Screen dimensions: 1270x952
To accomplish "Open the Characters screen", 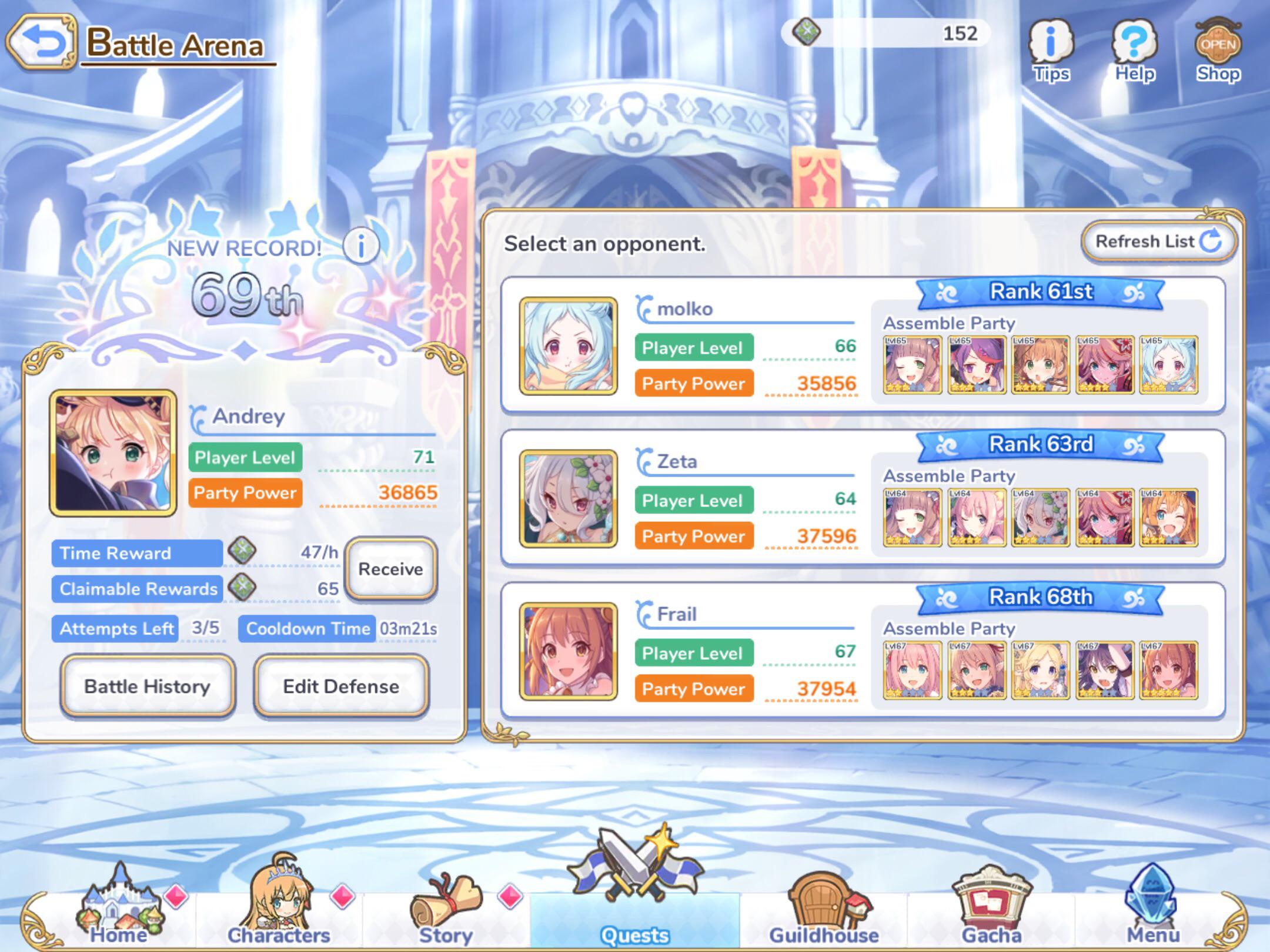I will pos(281,911).
